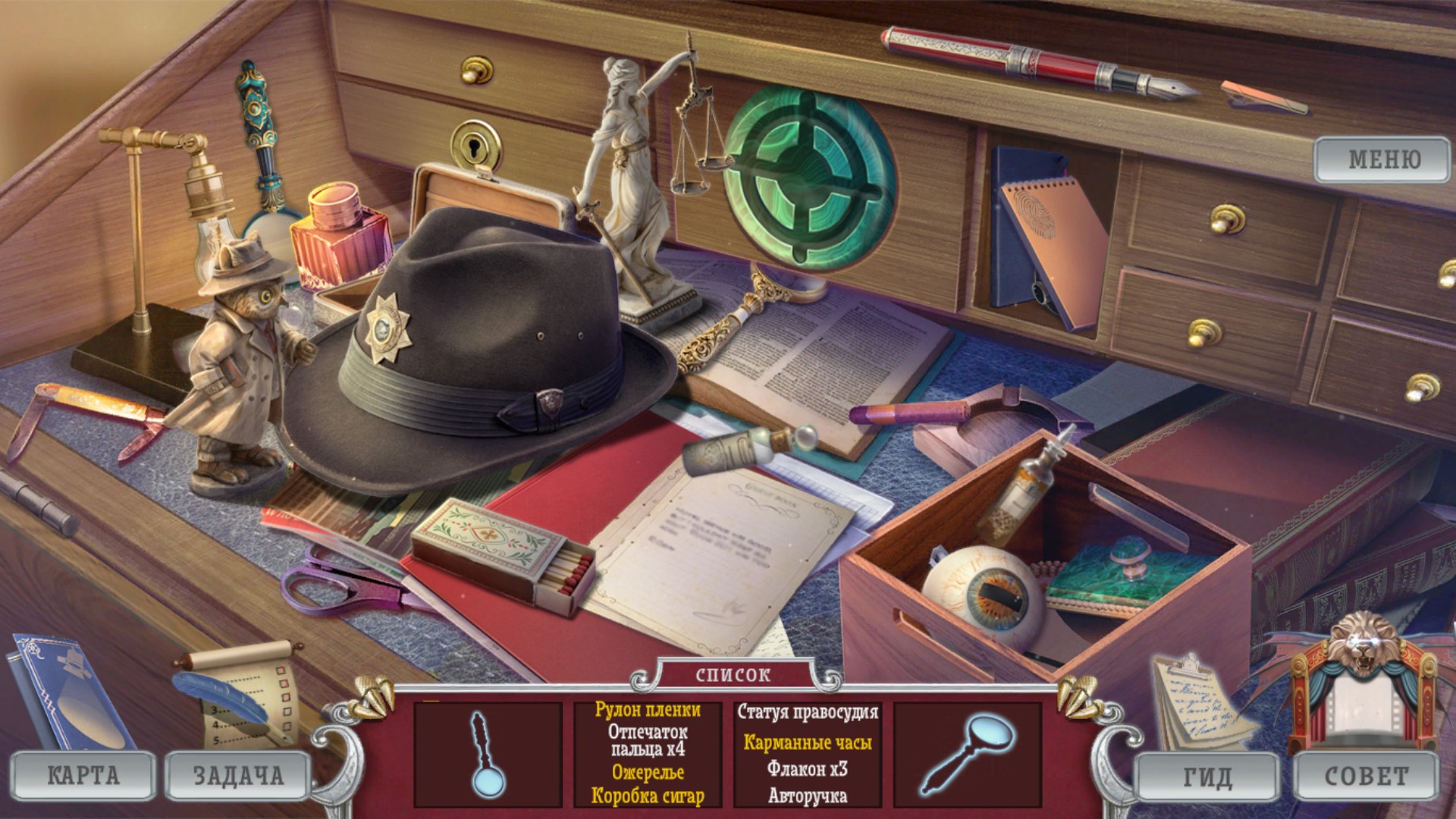1456x819 pixels.
Task: Select the magnifying glass silhouette slot
Action: click(x=967, y=754)
